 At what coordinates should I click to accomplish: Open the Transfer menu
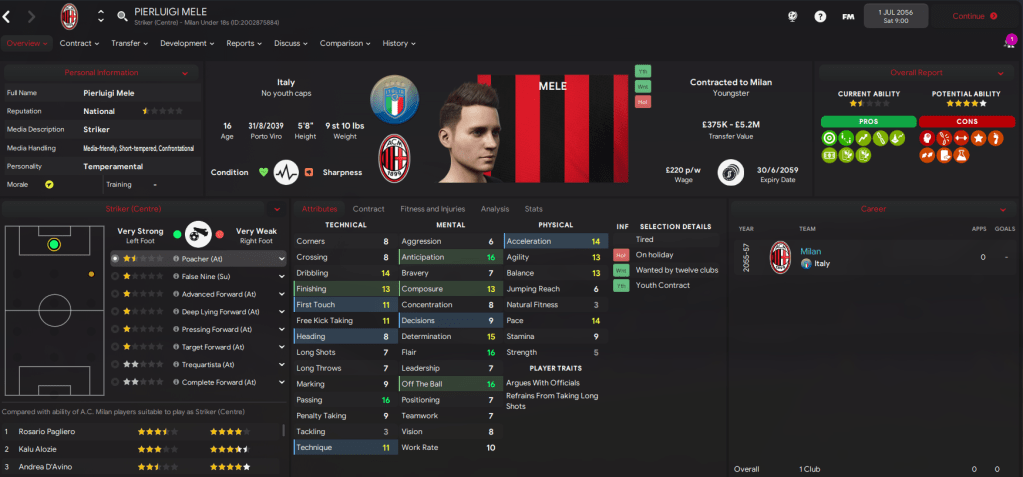tap(129, 43)
